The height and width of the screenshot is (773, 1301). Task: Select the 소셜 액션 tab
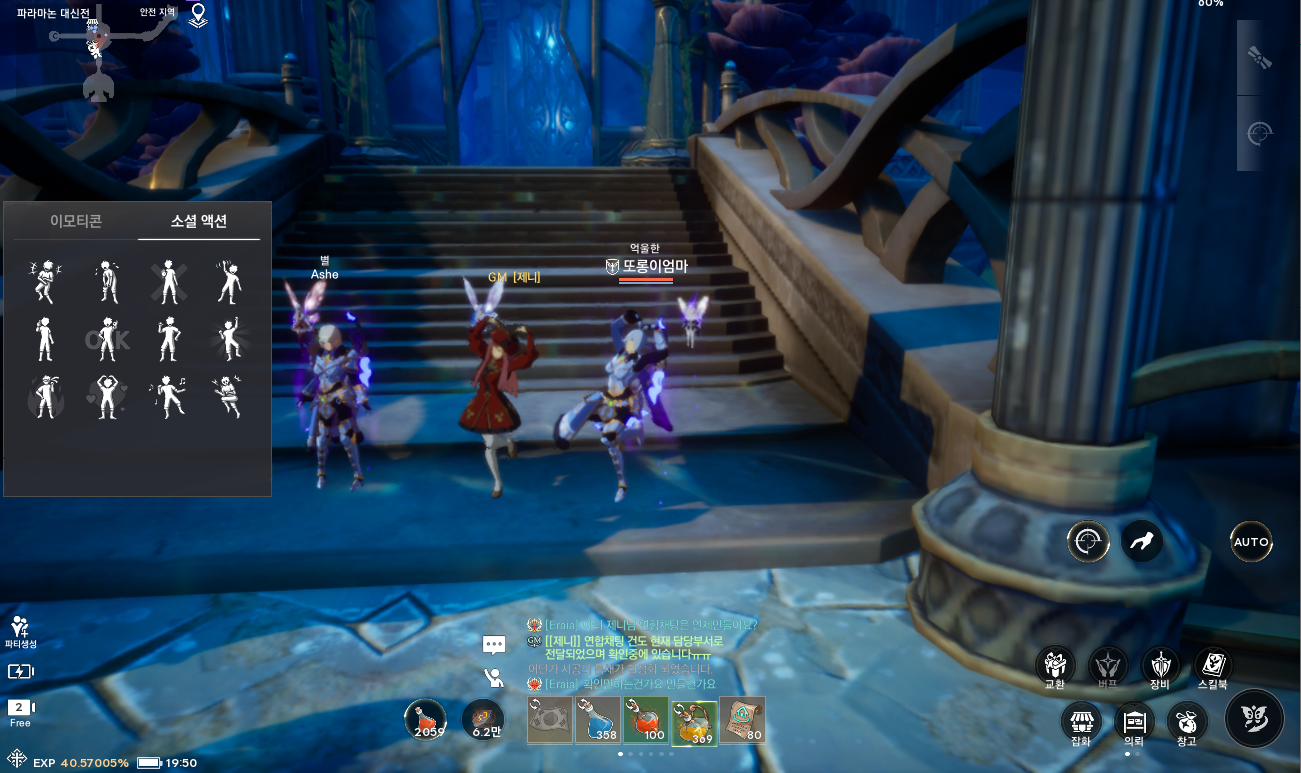[199, 221]
